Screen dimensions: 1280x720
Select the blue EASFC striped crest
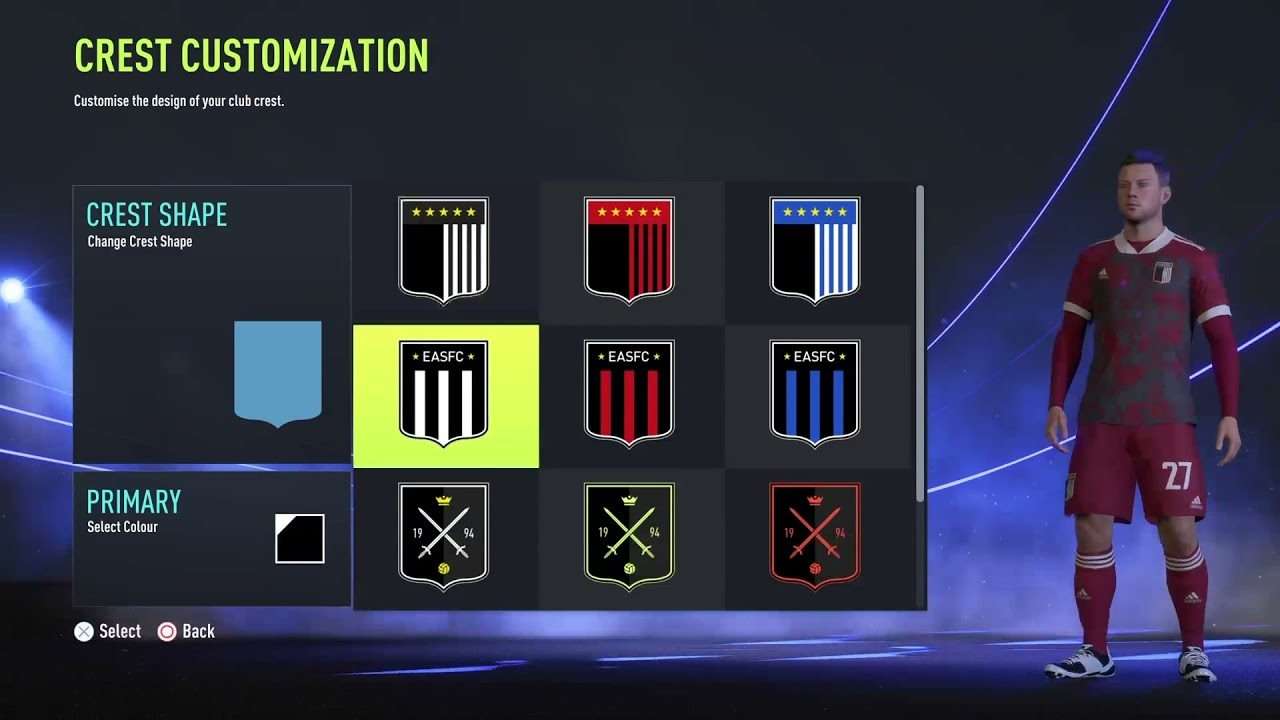coord(816,396)
